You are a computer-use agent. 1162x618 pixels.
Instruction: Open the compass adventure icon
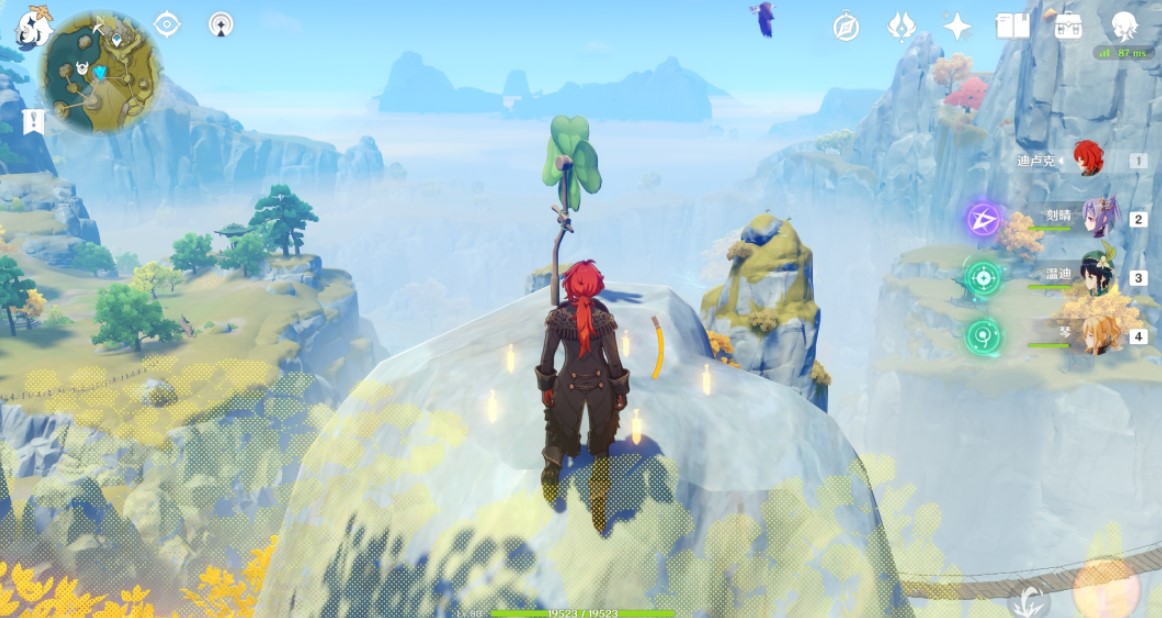pos(846,27)
